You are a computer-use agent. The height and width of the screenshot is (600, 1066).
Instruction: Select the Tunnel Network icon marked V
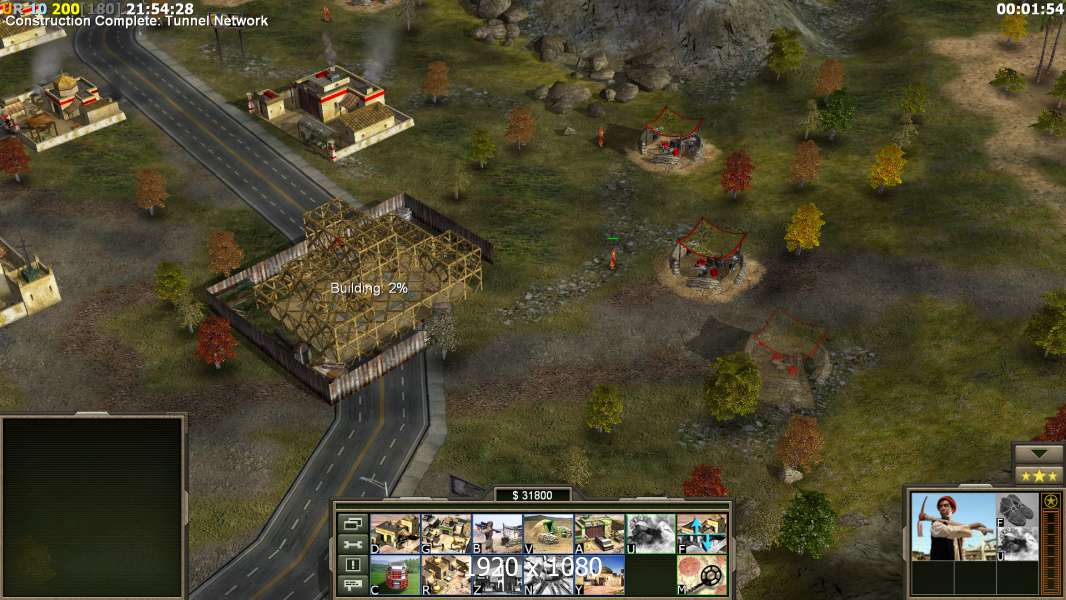click(548, 534)
